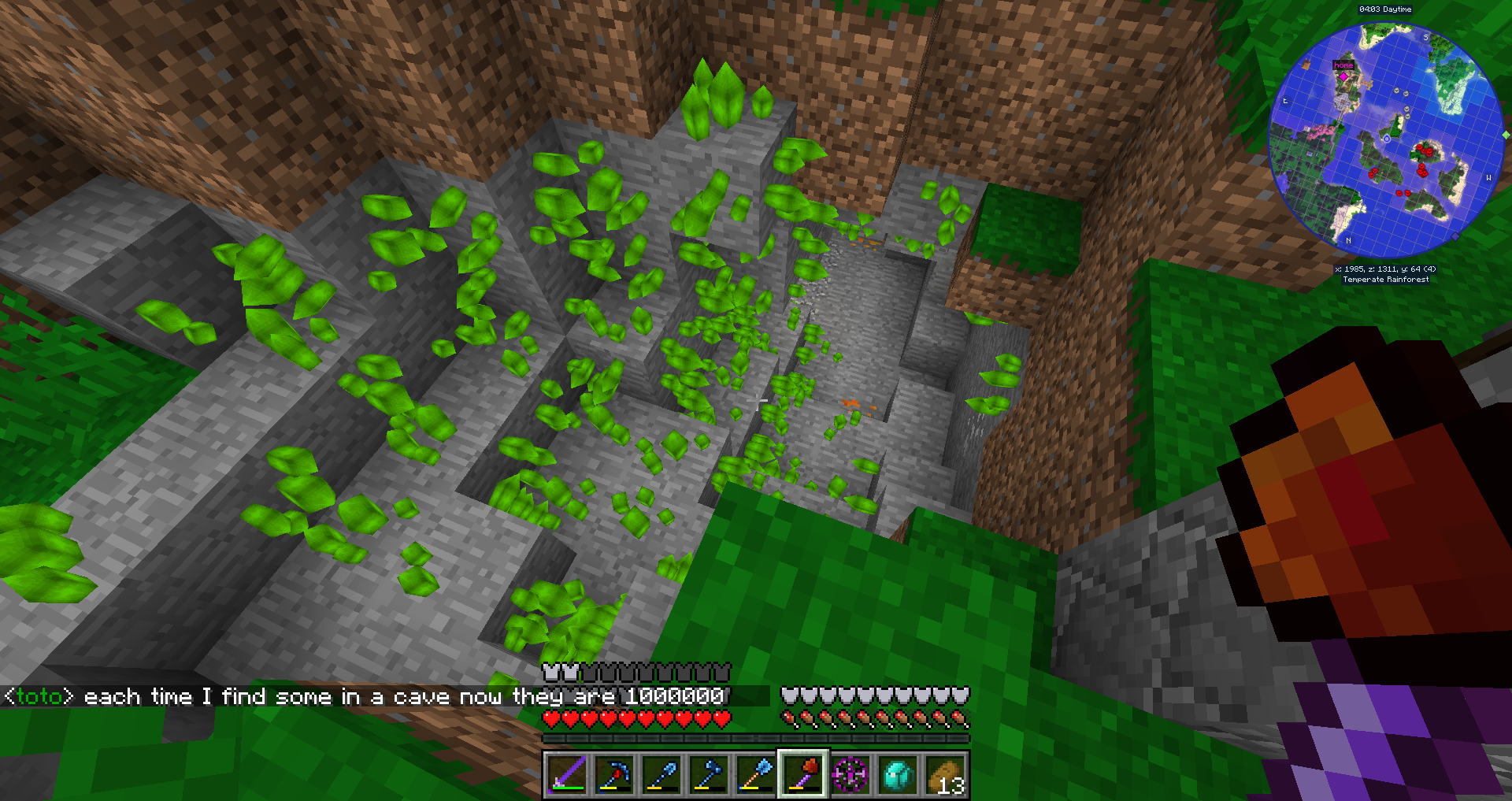Select the blue pickaxe with red gem

(613, 774)
